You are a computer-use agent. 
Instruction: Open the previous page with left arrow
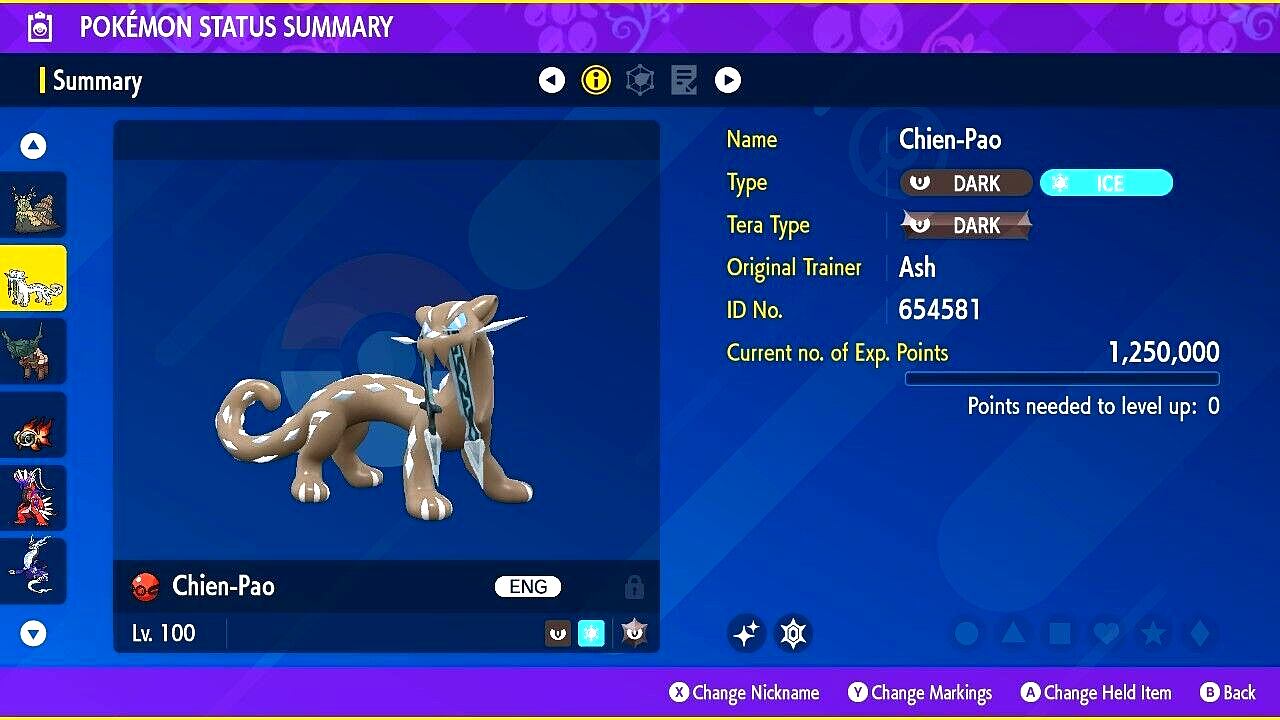pos(552,79)
